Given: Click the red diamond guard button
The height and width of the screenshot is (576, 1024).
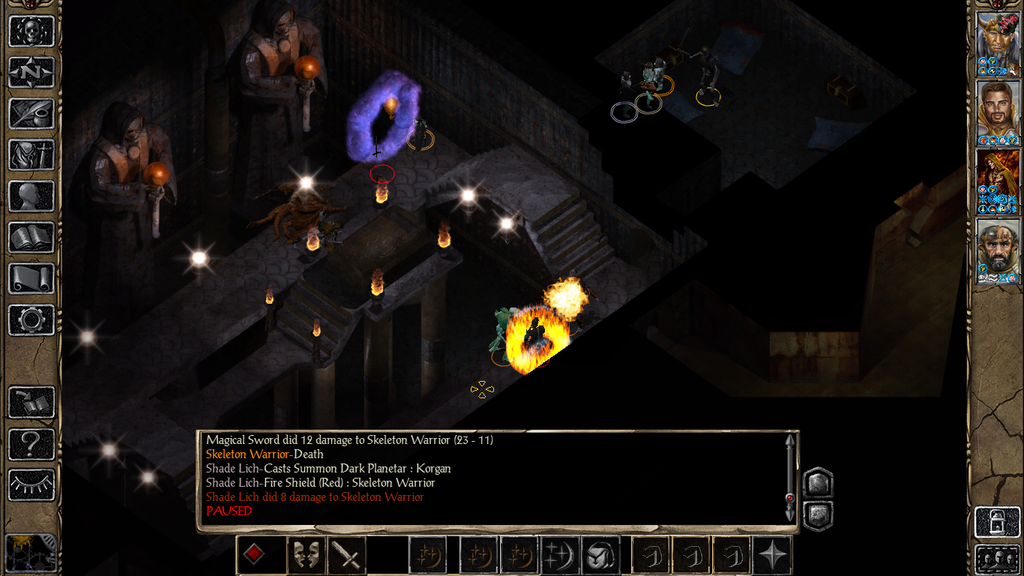Looking at the screenshot, I should 255,555.
